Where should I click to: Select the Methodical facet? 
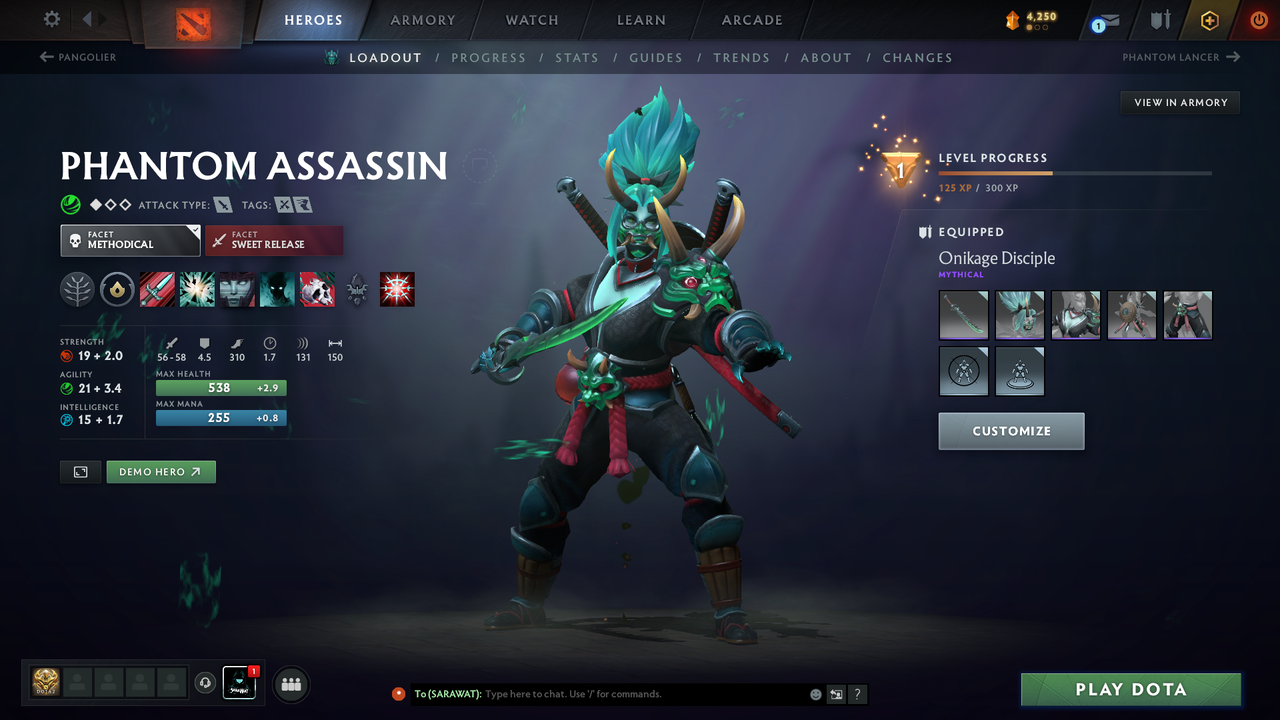pyautogui.click(x=130, y=240)
